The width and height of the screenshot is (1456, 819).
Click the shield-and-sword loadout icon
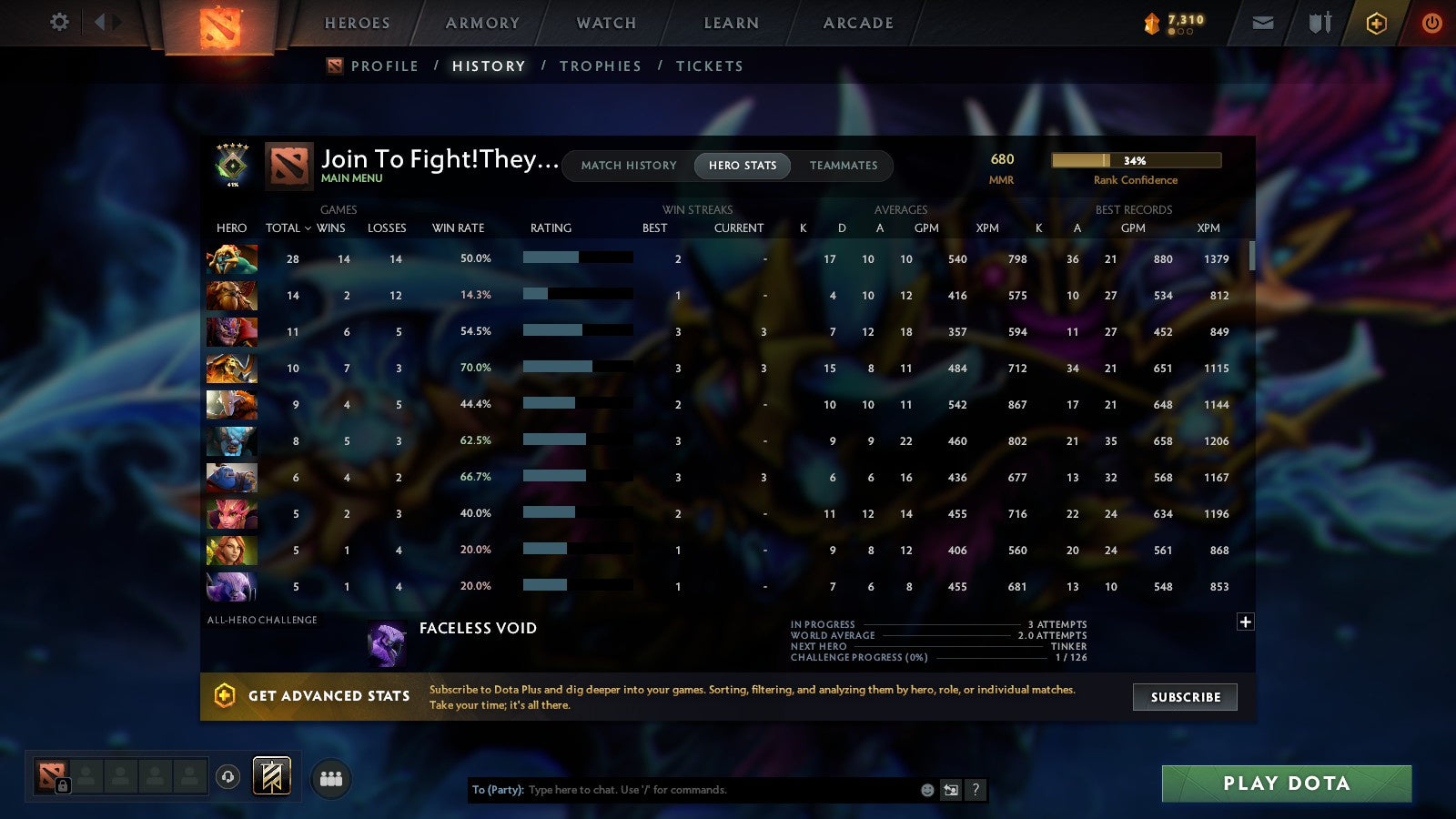(x=1319, y=23)
